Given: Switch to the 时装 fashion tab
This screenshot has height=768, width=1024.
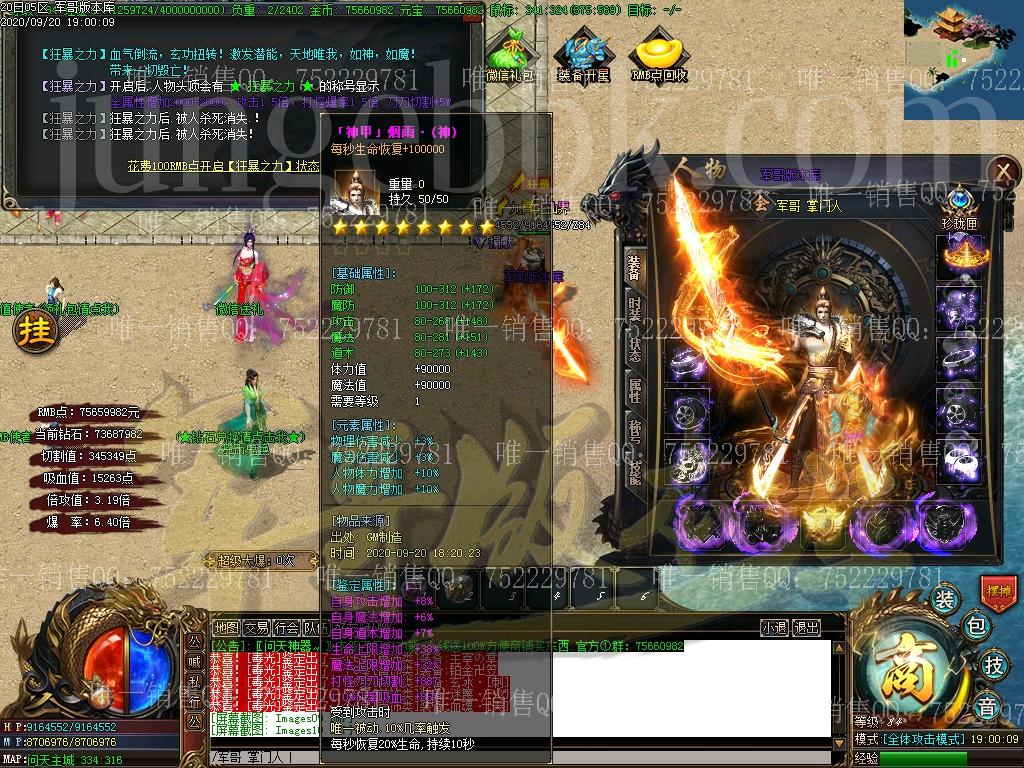Looking at the screenshot, I should [635, 308].
